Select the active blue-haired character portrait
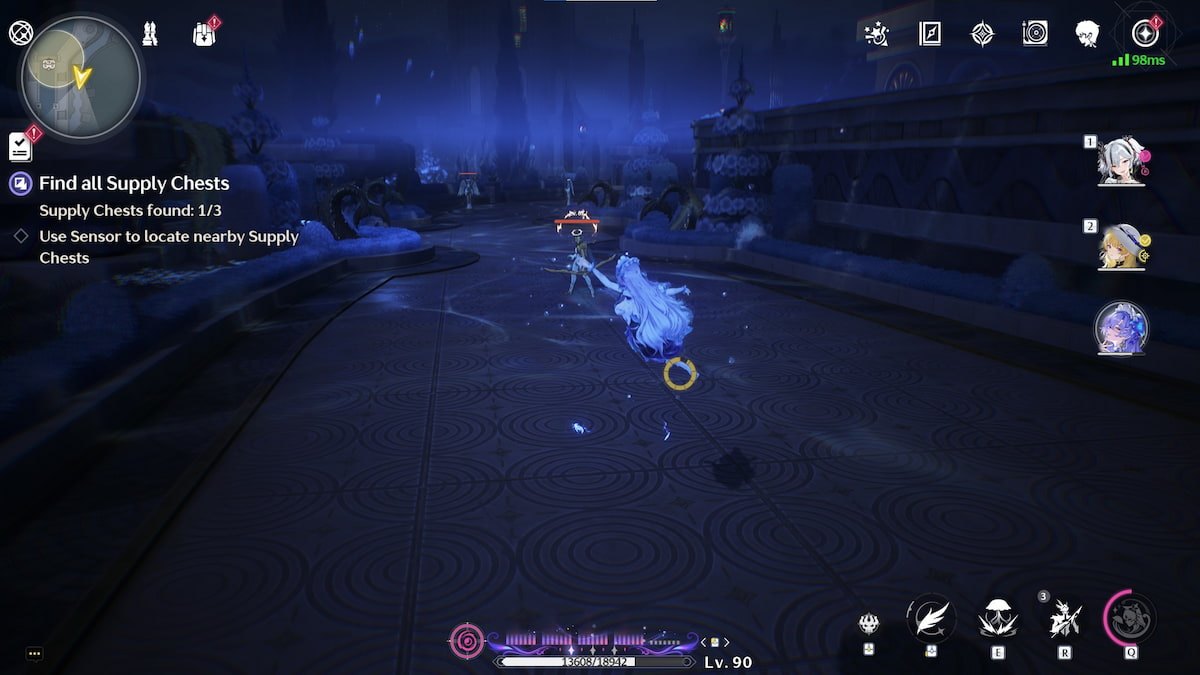Image resolution: width=1200 pixels, height=675 pixels. pos(1121,329)
